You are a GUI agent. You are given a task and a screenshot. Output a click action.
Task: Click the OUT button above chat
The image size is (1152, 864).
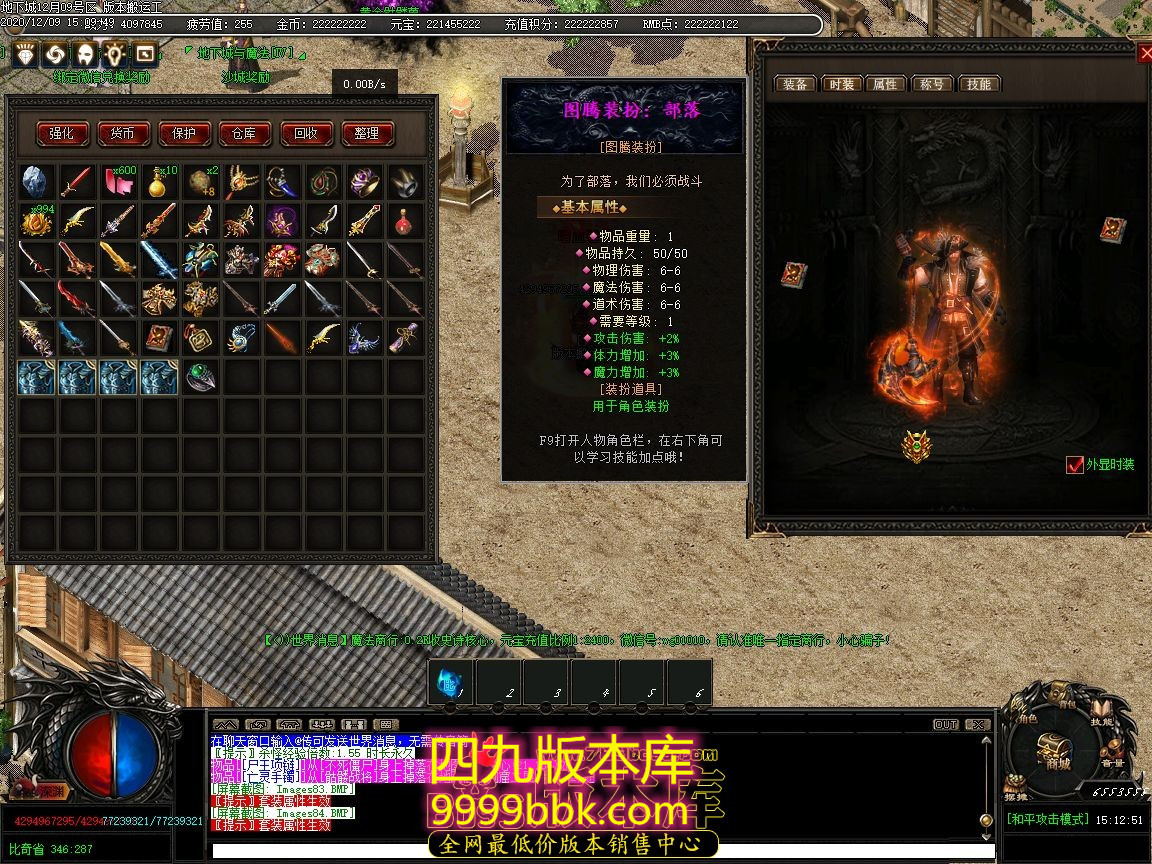click(x=945, y=724)
